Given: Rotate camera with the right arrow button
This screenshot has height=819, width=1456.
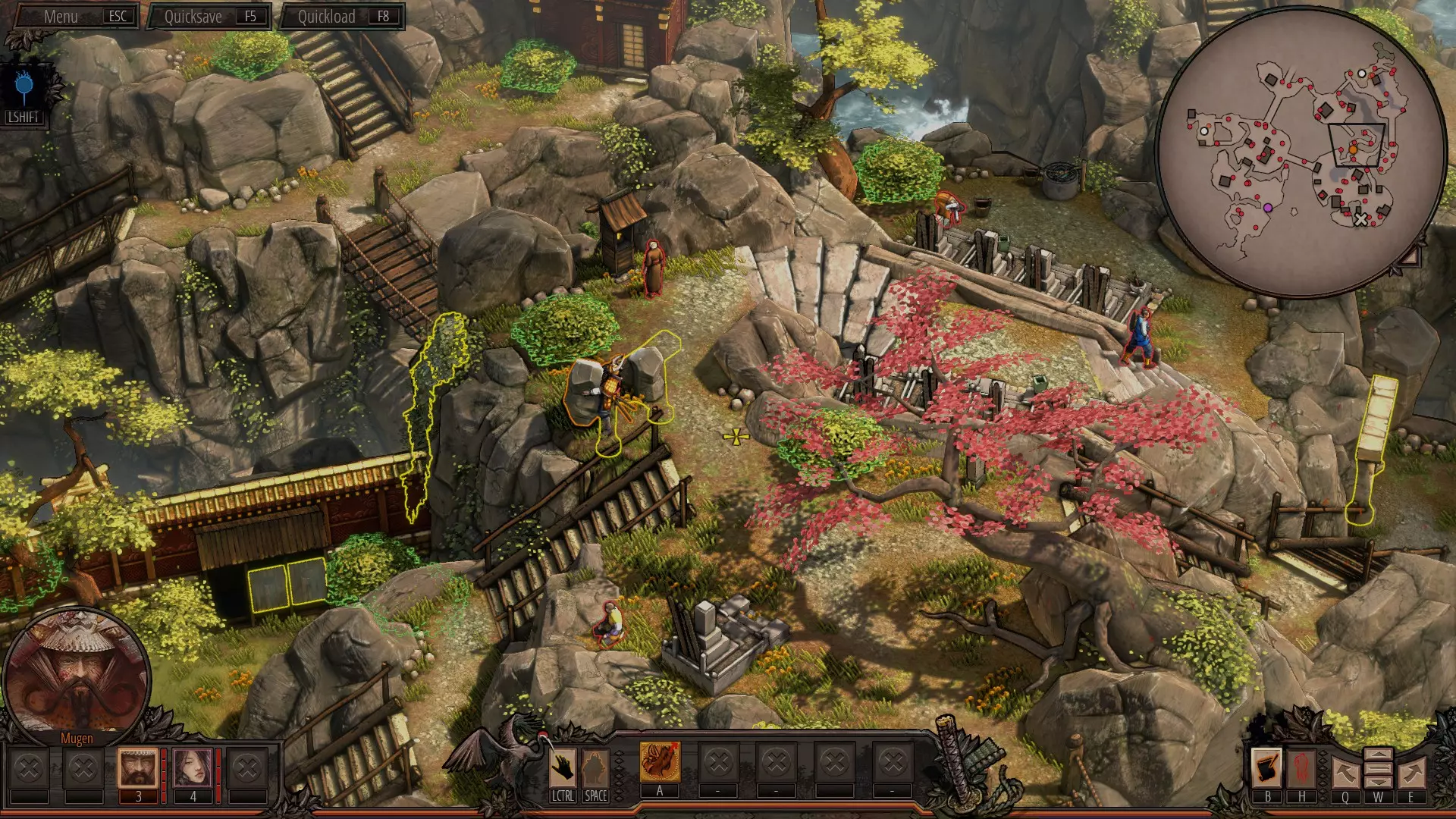Looking at the screenshot, I should [1411, 773].
